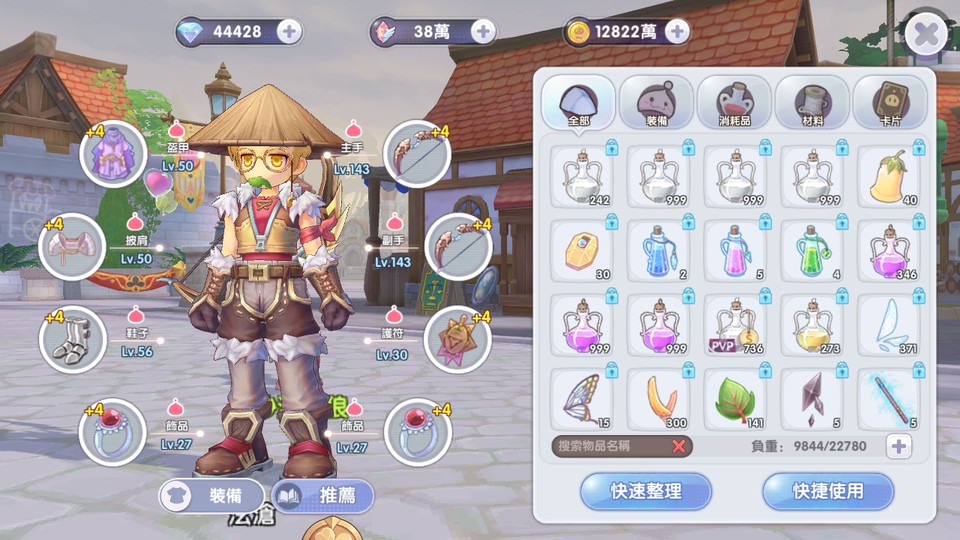Close the inventory panel
Screen dimensions: 960x540
click(926, 36)
